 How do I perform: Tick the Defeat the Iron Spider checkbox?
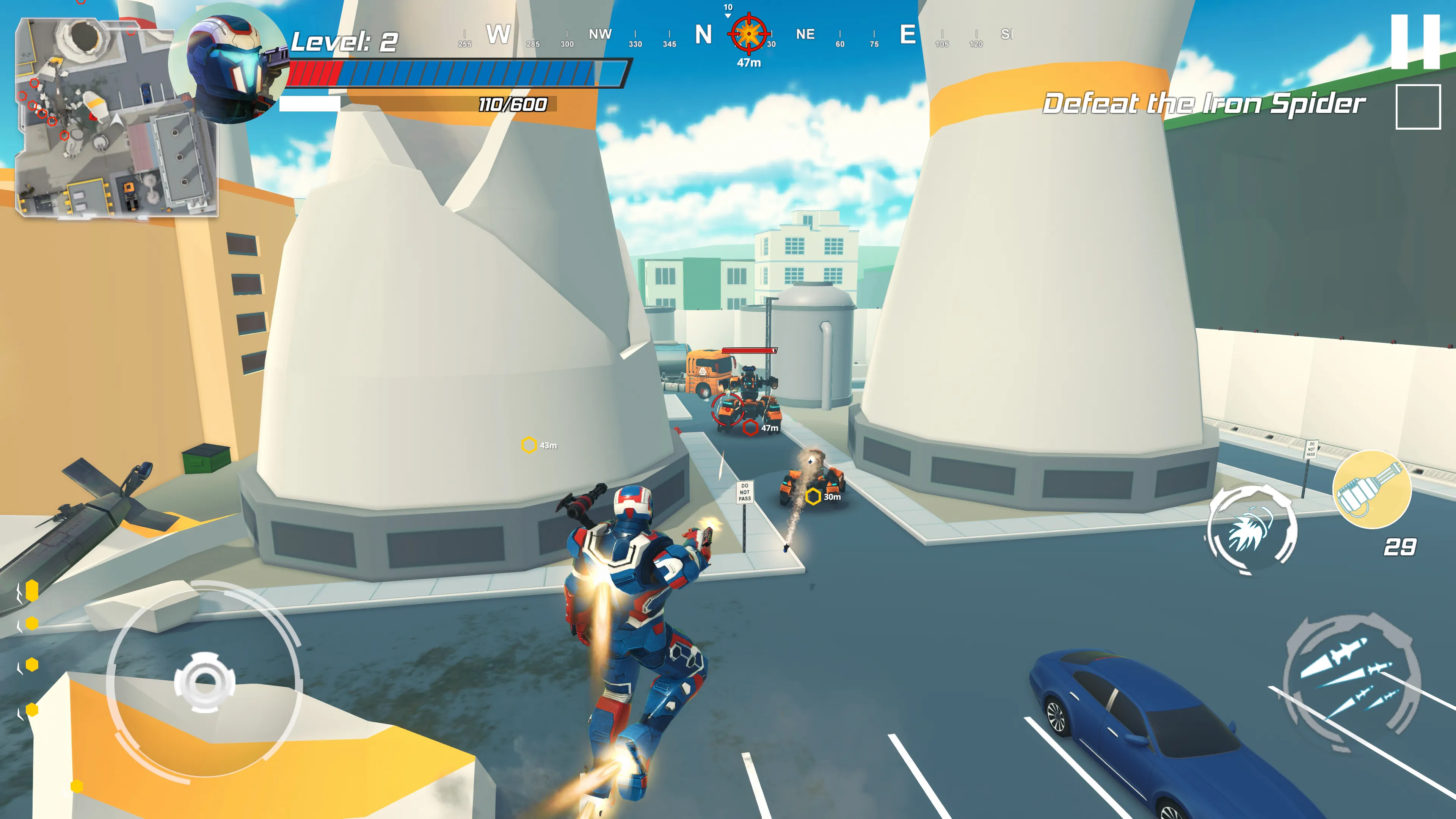(1418, 107)
